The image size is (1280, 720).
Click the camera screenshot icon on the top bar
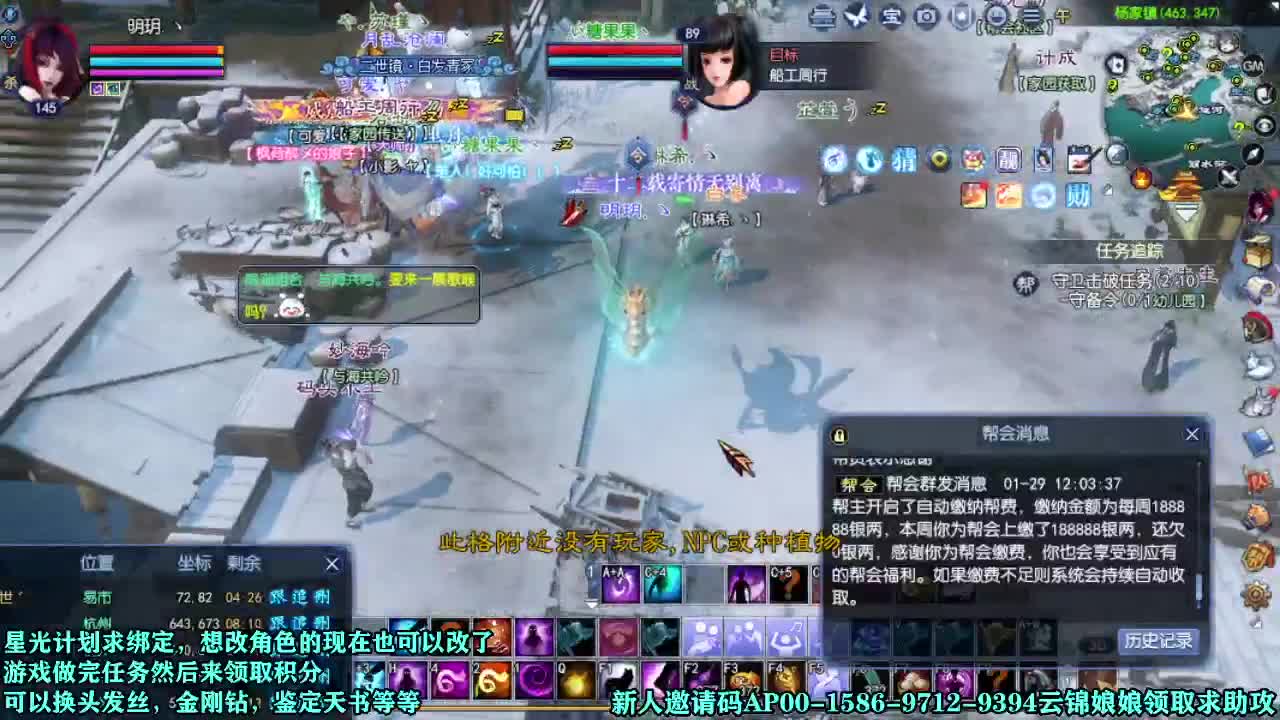click(x=924, y=15)
